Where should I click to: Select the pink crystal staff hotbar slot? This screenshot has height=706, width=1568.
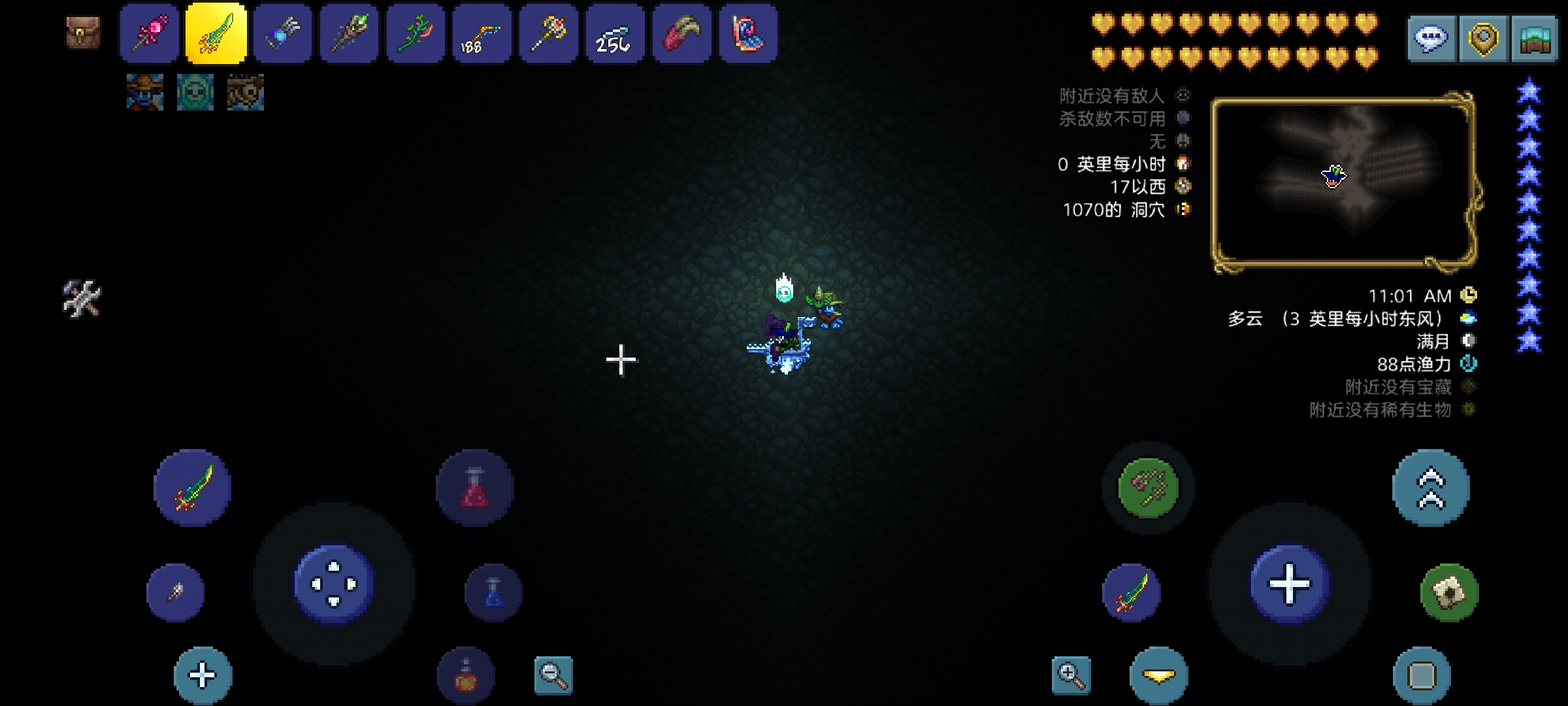[x=149, y=33]
